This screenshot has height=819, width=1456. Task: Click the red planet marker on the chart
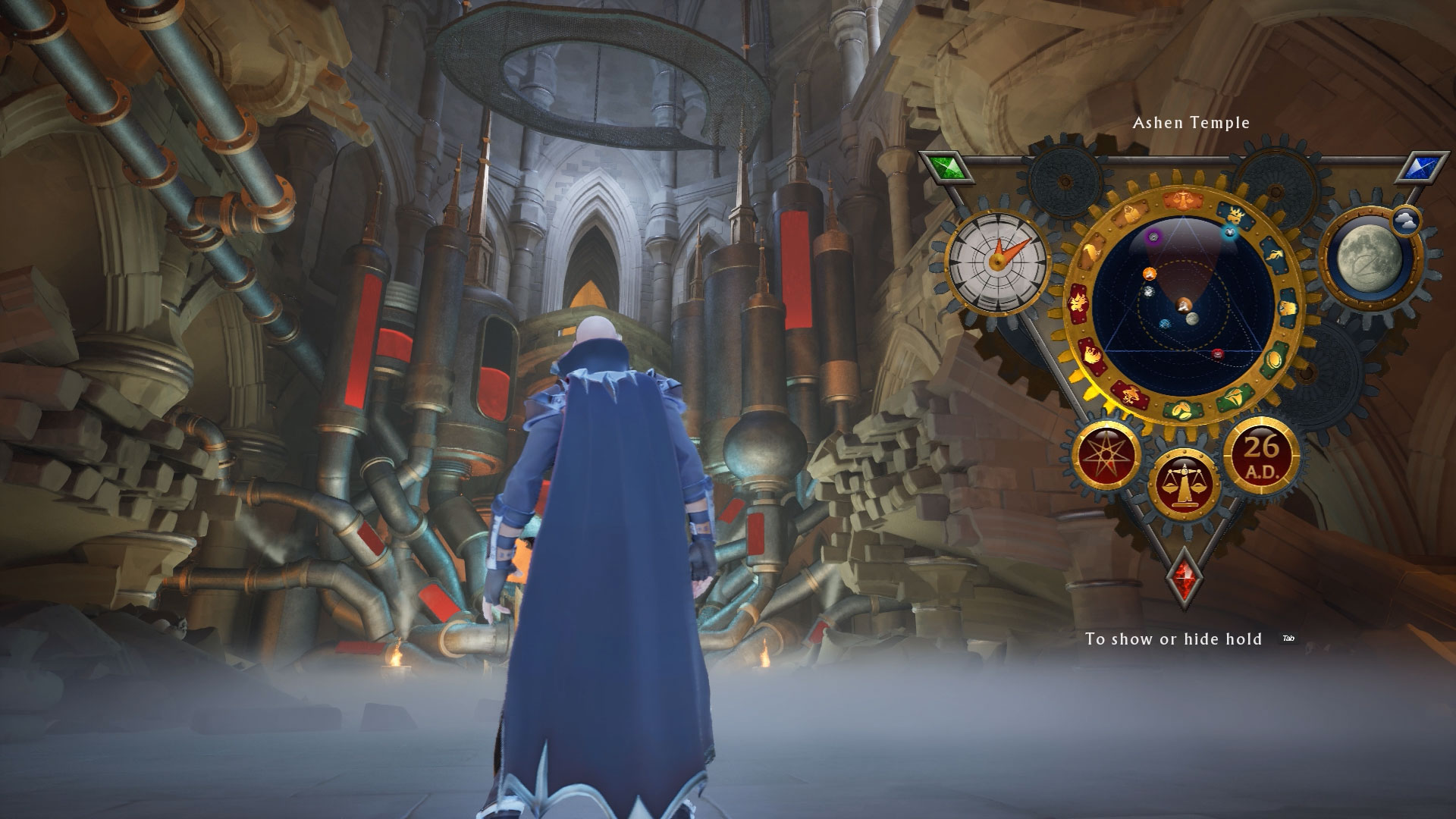click(1218, 353)
